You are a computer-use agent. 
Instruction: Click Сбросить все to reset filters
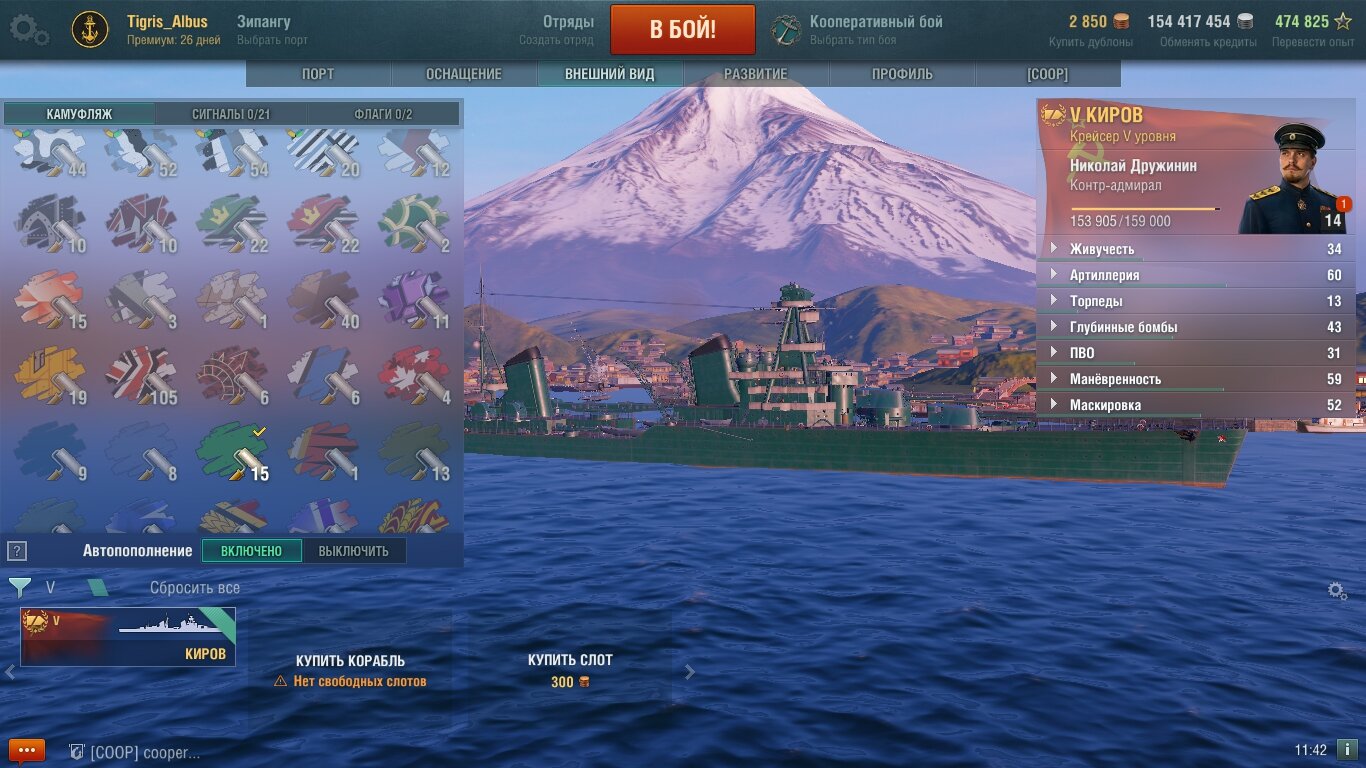pos(195,588)
